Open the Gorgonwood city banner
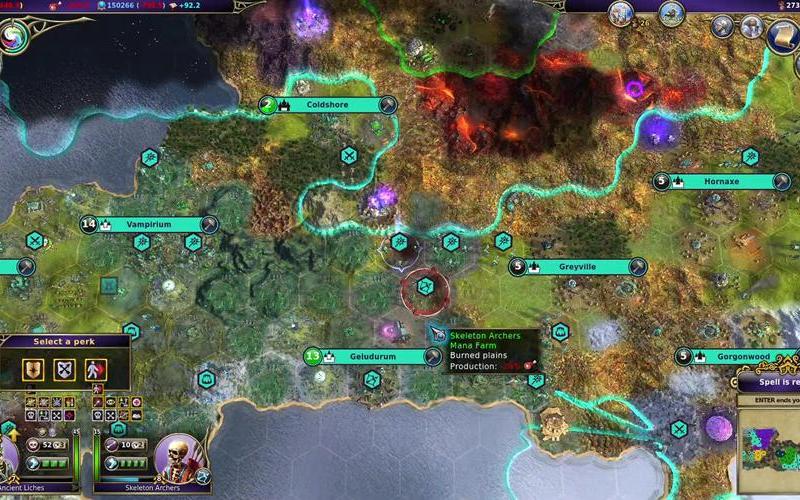The image size is (800, 500). [x=740, y=356]
